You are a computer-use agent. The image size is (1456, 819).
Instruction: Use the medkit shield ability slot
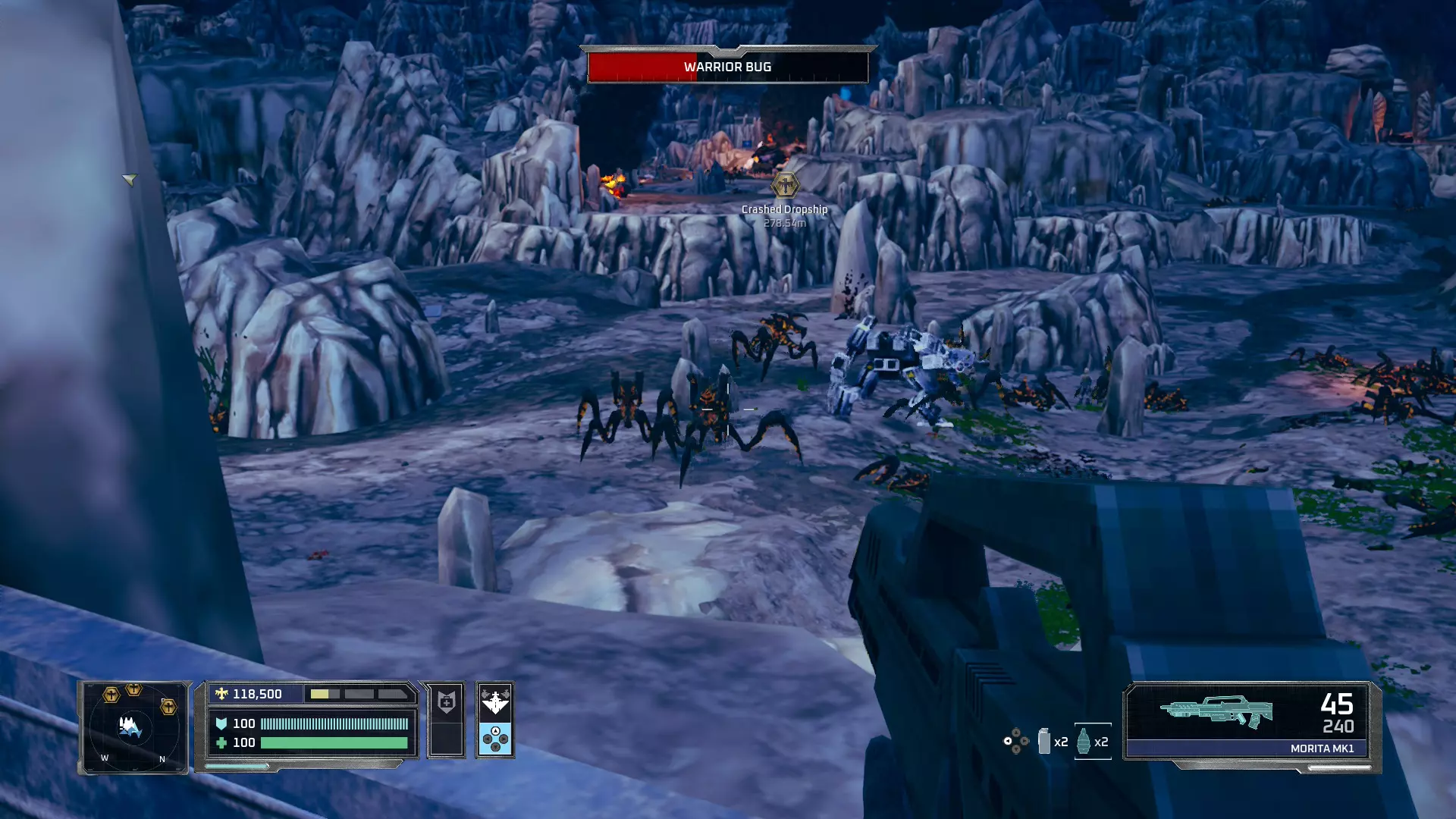coord(446,702)
